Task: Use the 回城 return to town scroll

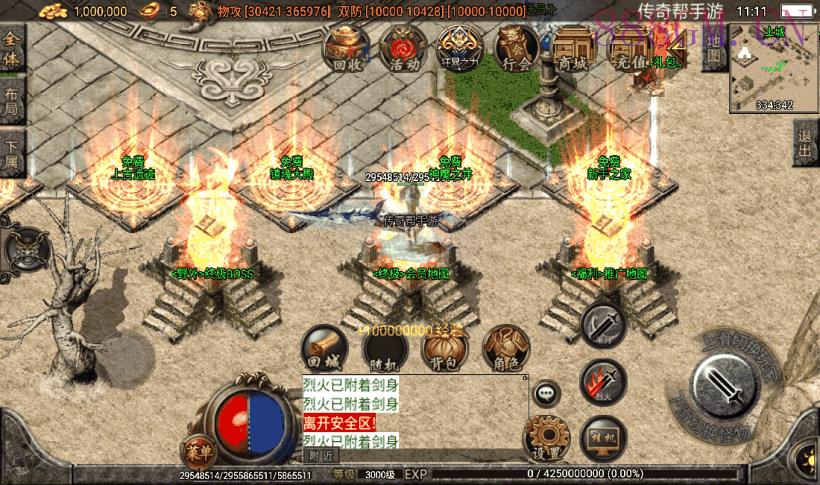Action: point(324,349)
